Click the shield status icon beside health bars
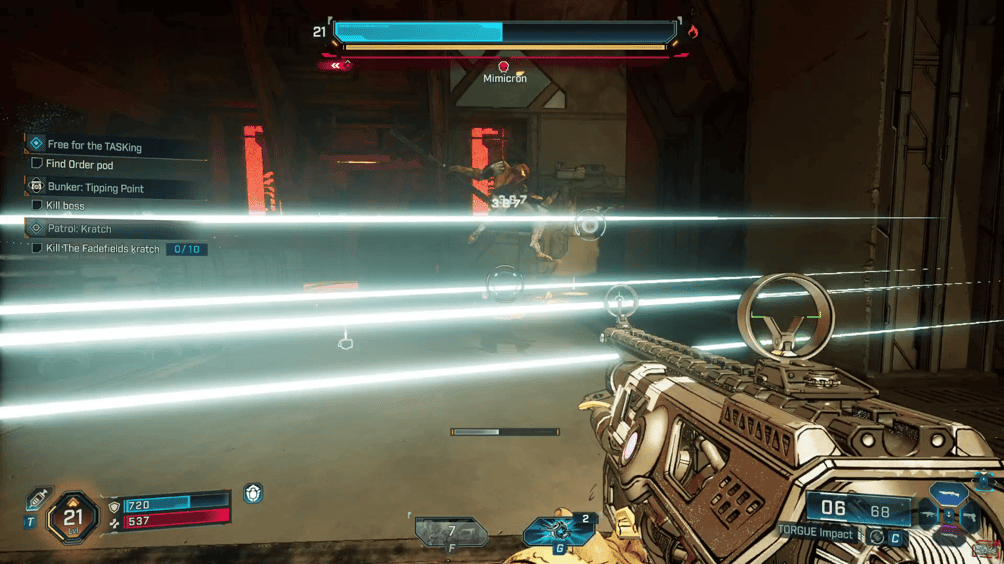Image resolution: width=1004 pixels, height=564 pixels. pos(253,494)
